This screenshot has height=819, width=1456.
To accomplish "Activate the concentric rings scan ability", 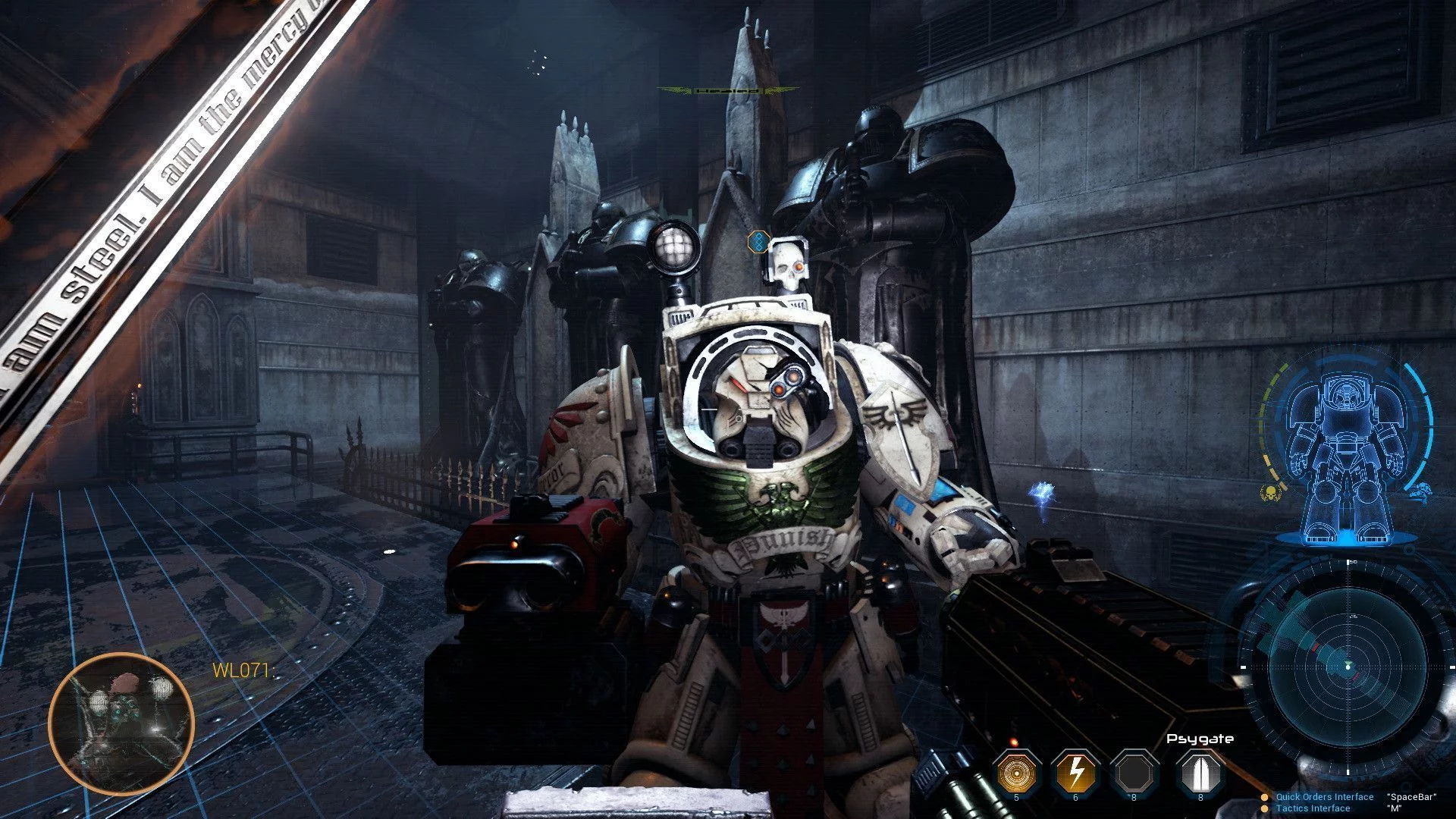I will (1017, 772).
